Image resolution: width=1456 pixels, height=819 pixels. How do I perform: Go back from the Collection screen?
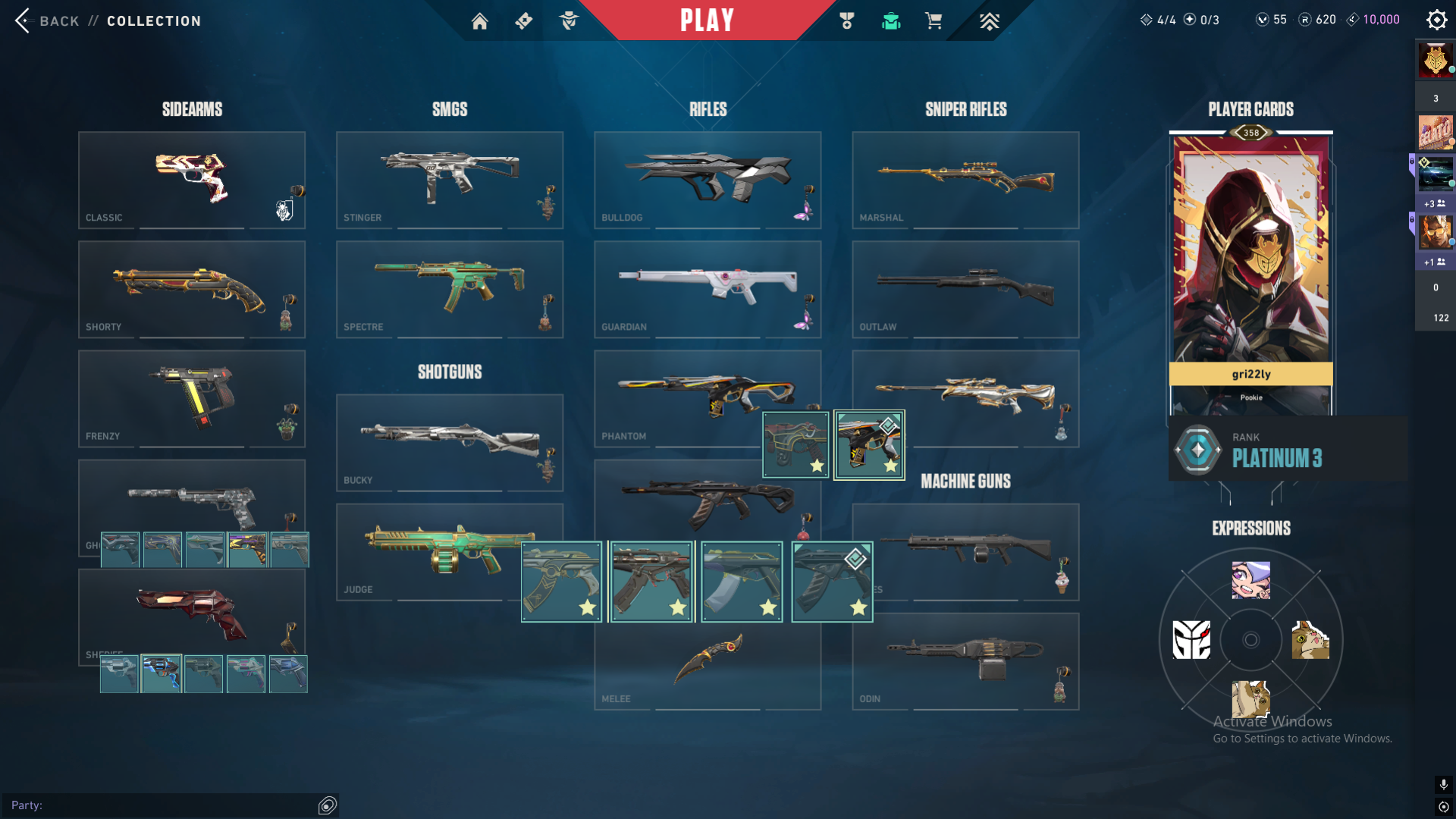pyautogui.click(x=47, y=20)
